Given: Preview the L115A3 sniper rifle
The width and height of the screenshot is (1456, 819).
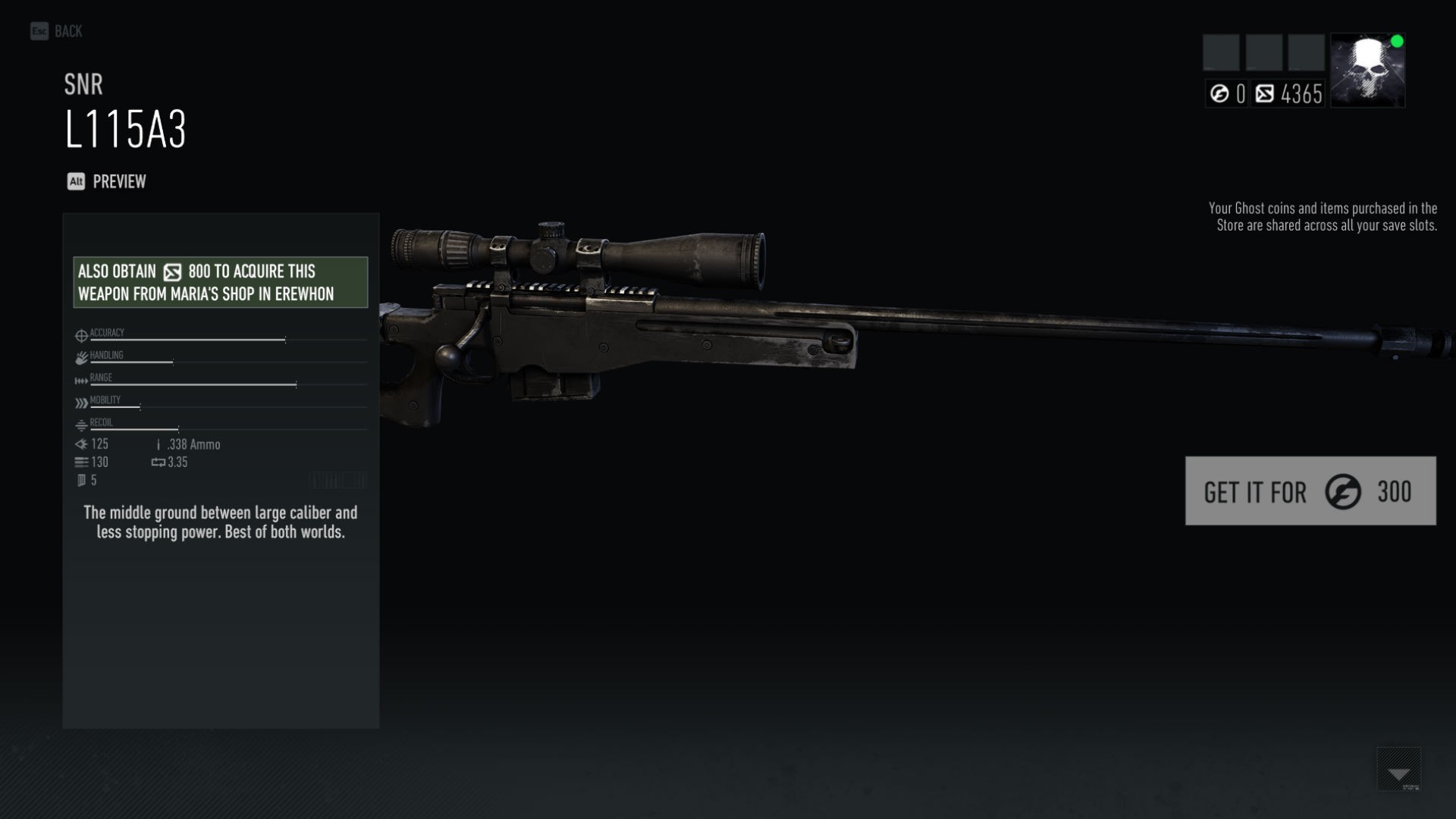Looking at the screenshot, I should 107,182.
